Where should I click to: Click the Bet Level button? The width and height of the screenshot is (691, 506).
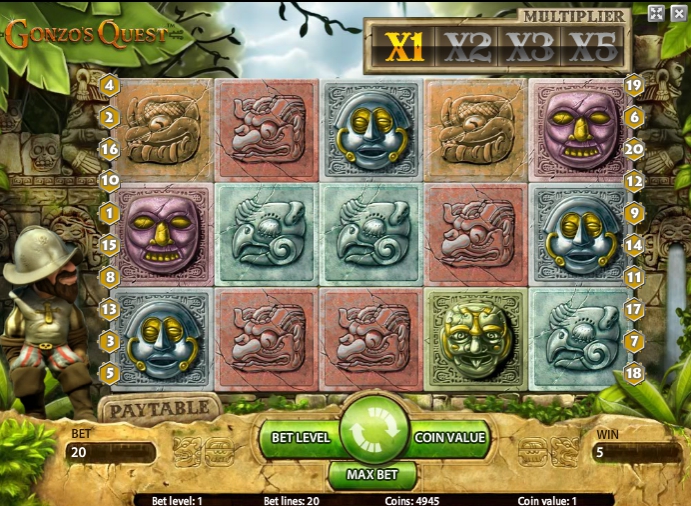298,437
